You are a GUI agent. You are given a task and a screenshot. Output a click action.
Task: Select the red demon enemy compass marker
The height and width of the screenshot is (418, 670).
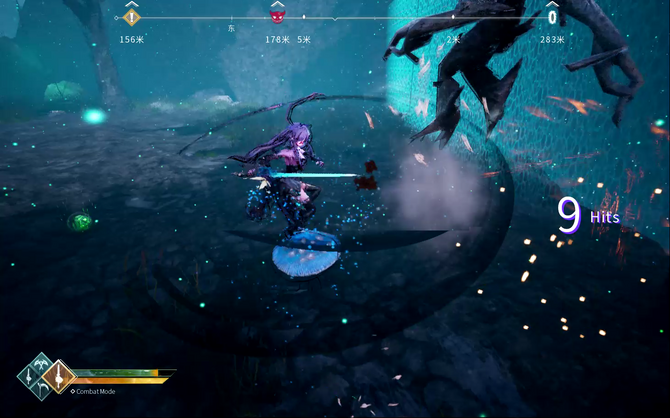278,15
